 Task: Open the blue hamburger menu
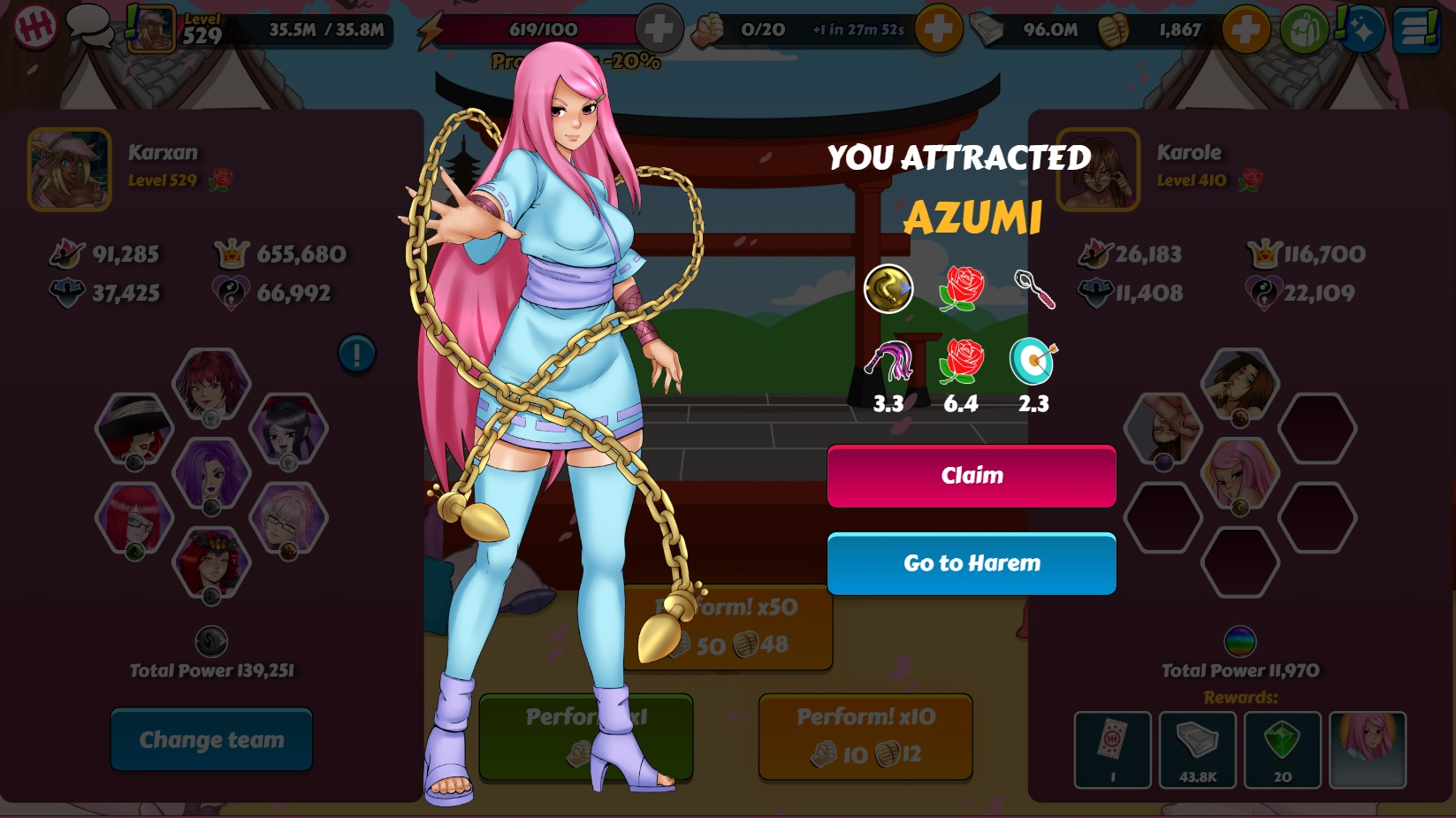[1416, 29]
